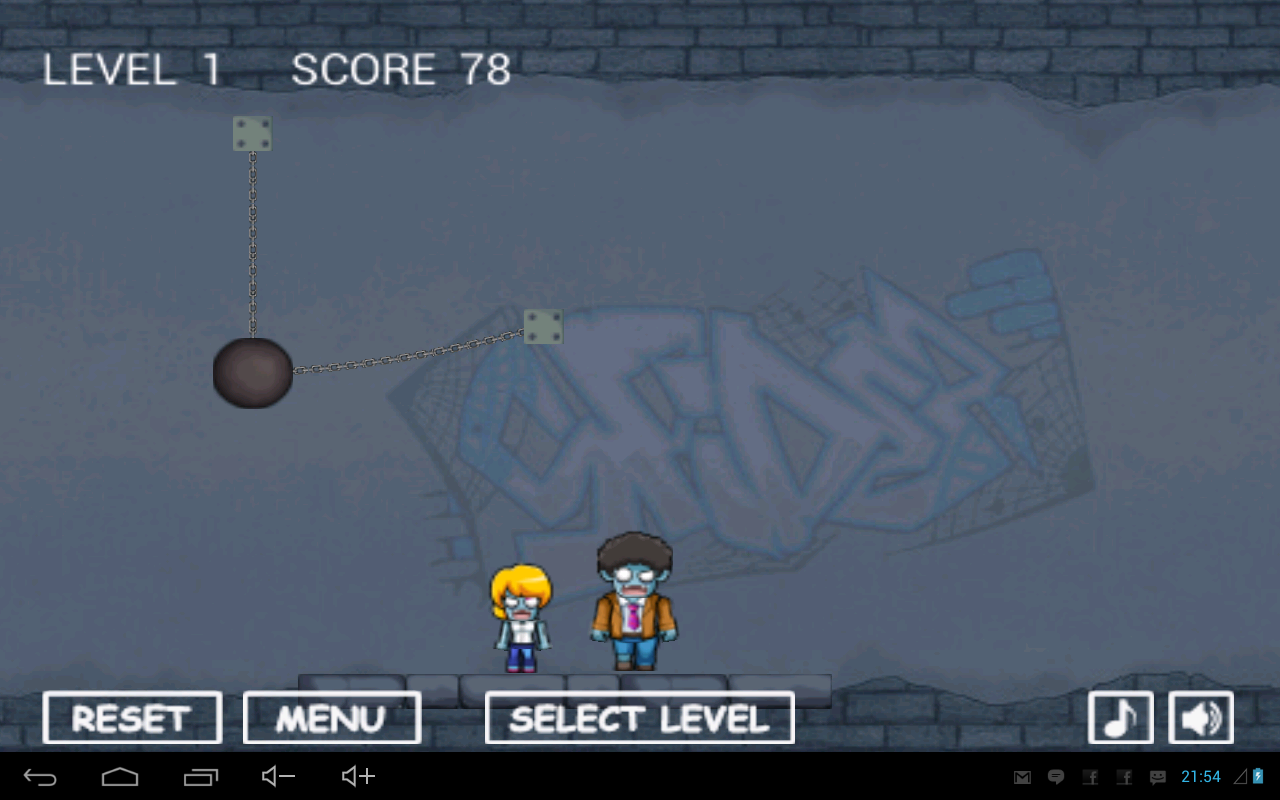The image size is (1280, 800).
Task: Reset the current level
Action: click(131, 716)
